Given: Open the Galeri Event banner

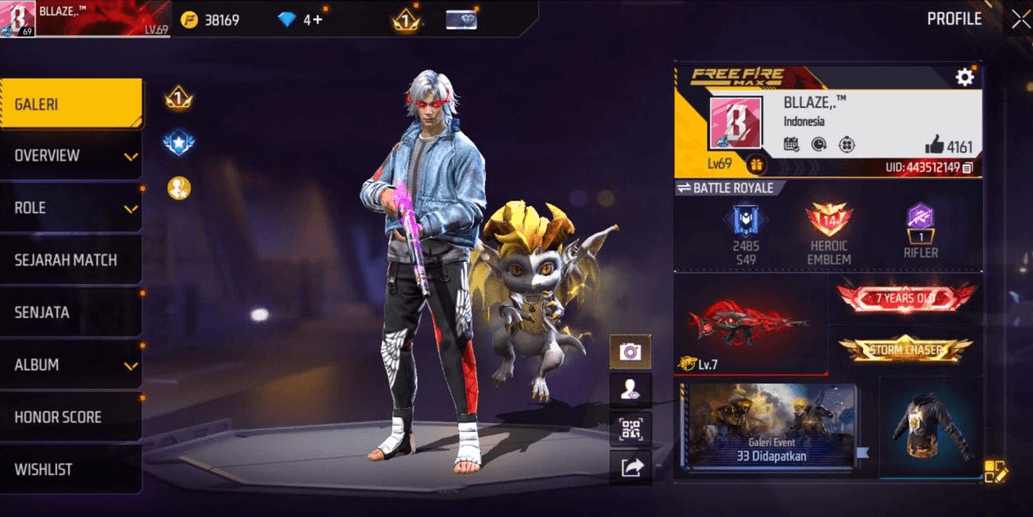Looking at the screenshot, I should point(770,426).
